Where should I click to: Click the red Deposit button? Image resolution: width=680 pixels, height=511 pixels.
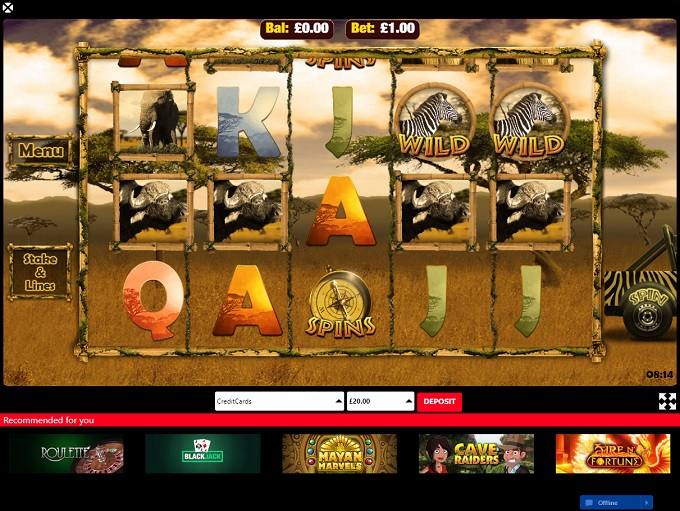(439, 401)
